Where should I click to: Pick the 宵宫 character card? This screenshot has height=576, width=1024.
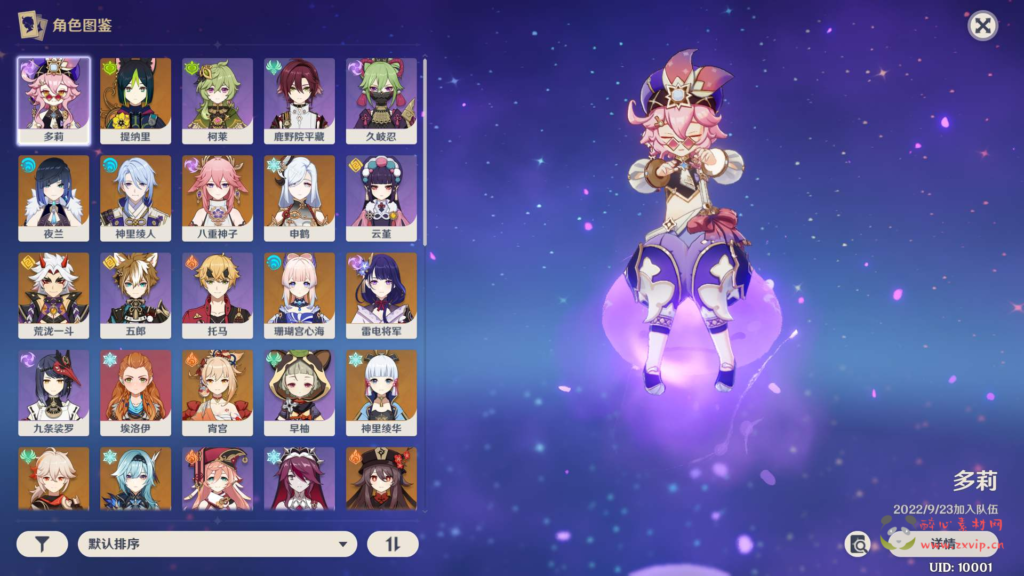[218, 393]
